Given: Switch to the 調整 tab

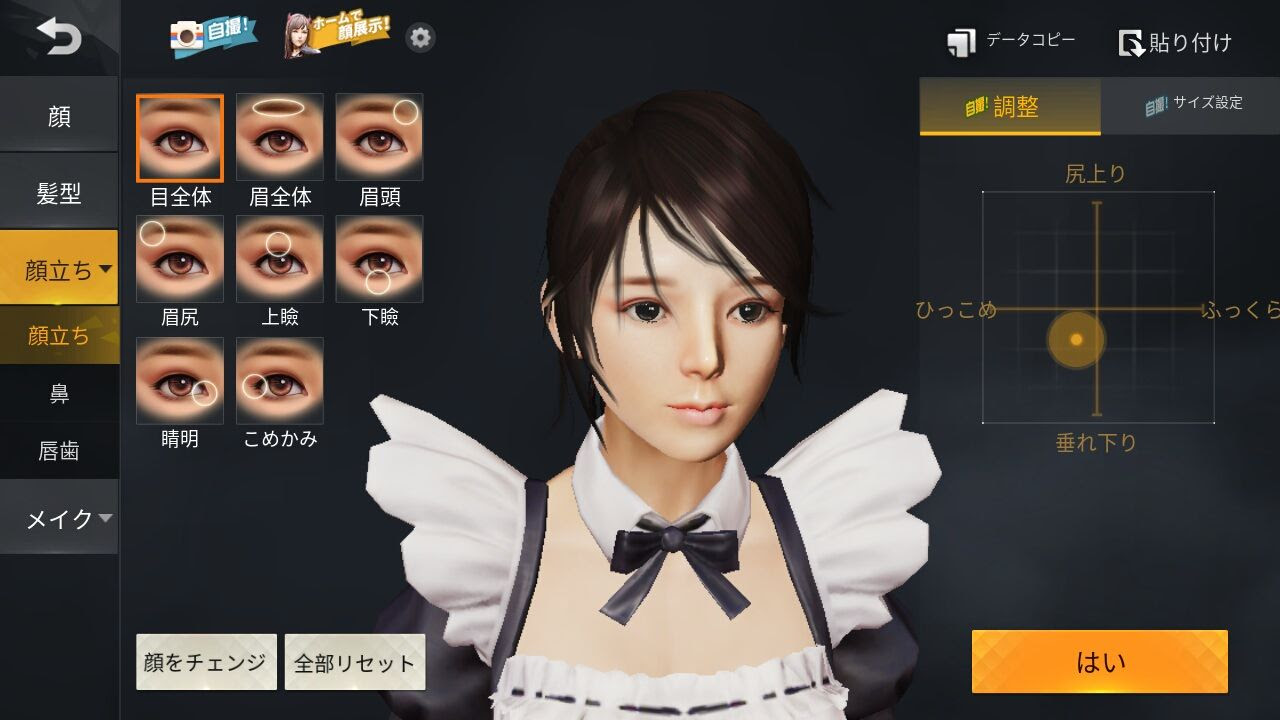Looking at the screenshot, I should 1009,106.
